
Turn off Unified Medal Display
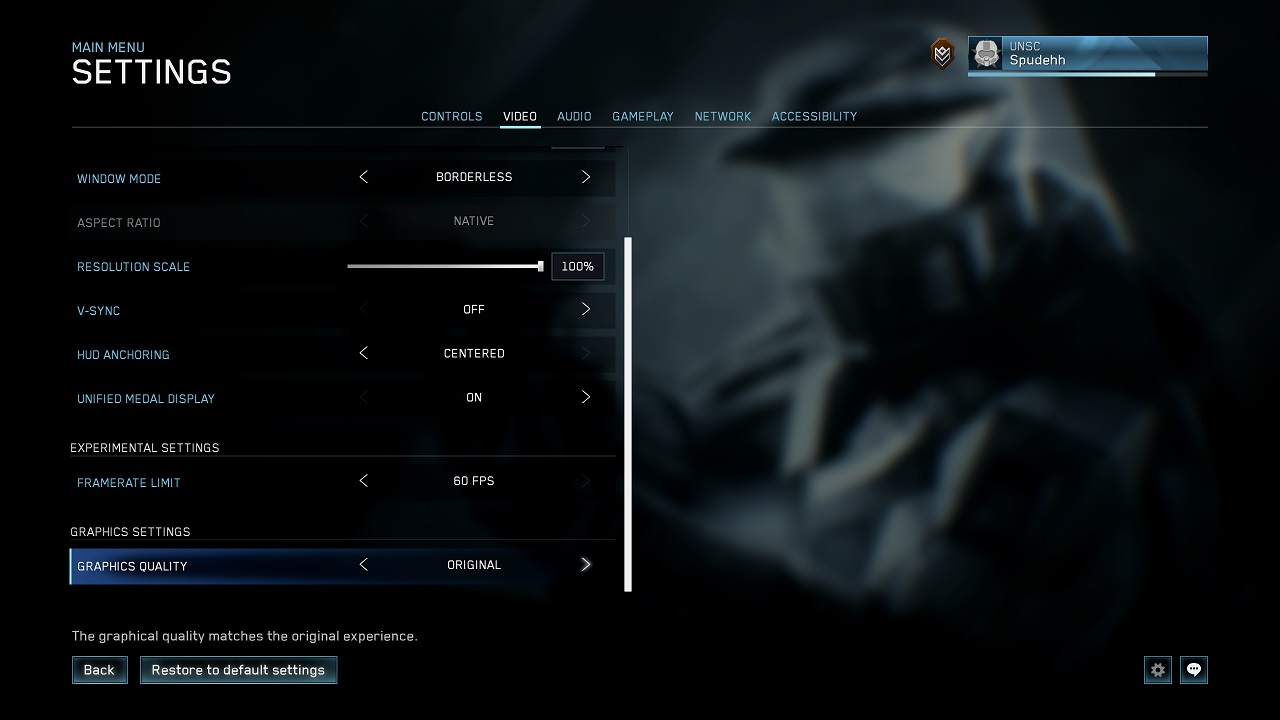click(586, 397)
